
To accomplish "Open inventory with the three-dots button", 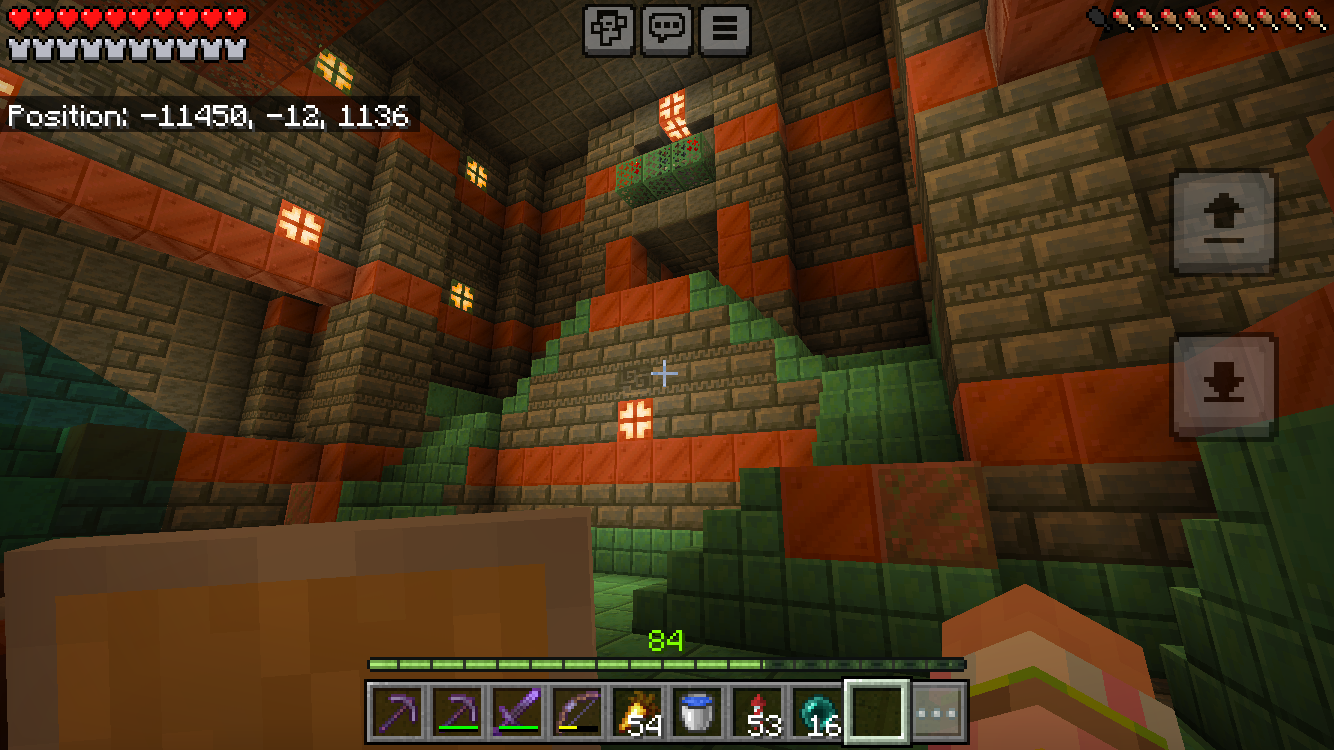I will pyautogui.click(x=939, y=713).
